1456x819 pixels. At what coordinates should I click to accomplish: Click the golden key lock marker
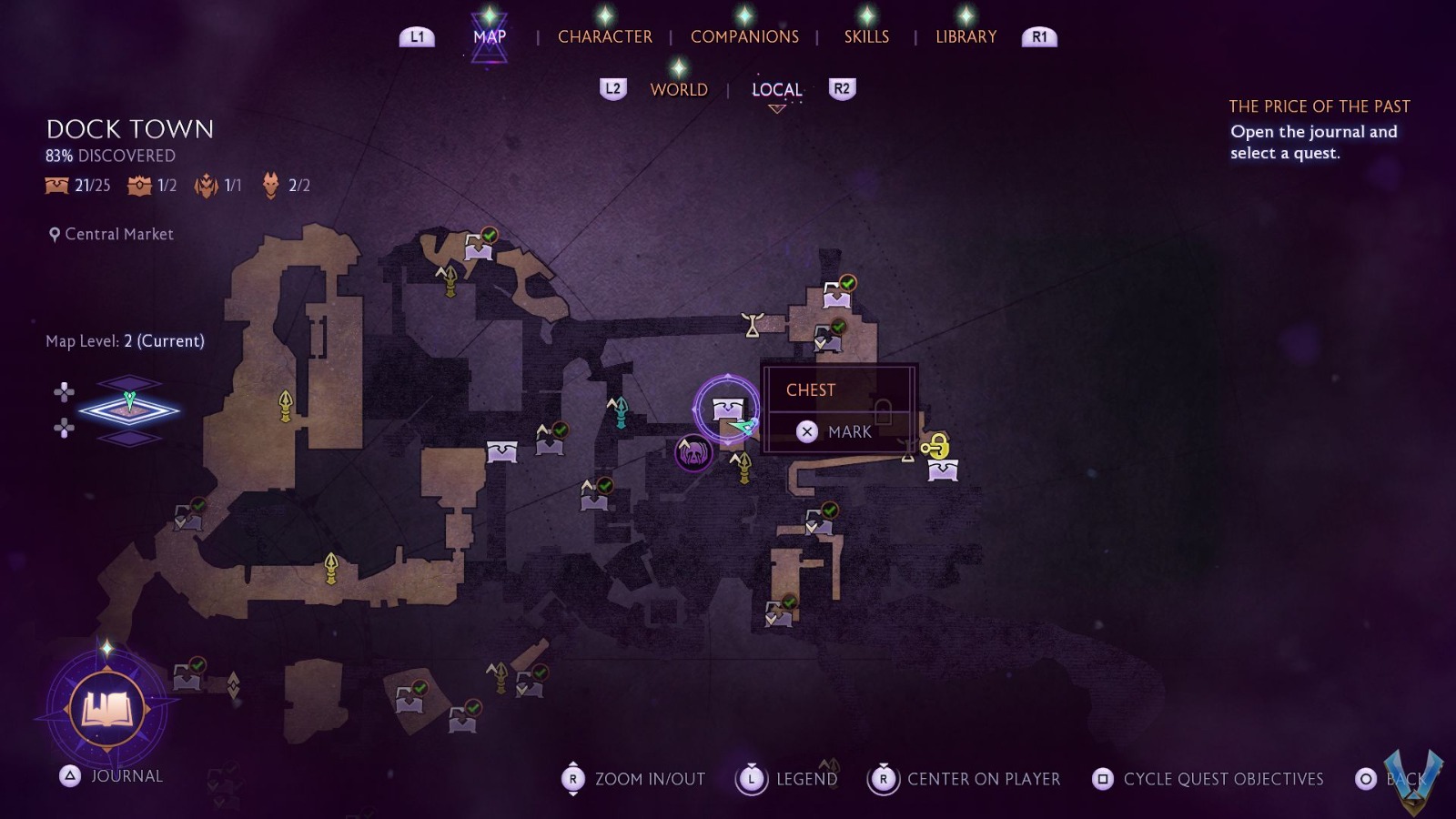tap(935, 446)
